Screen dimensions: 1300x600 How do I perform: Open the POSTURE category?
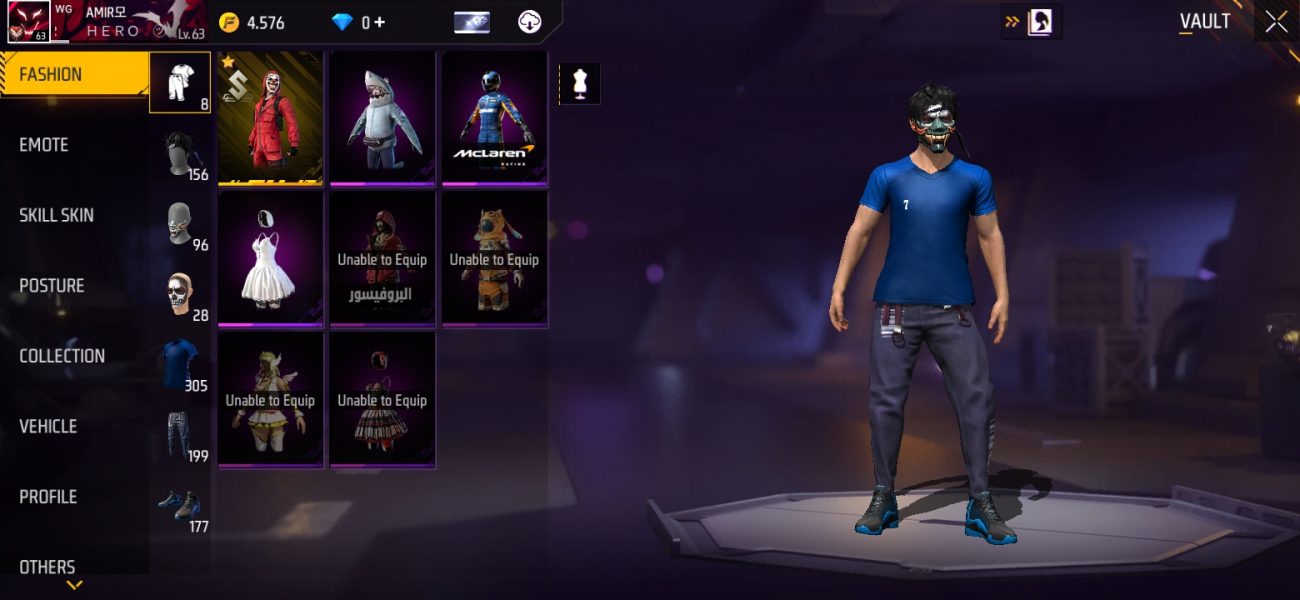(74, 286)
